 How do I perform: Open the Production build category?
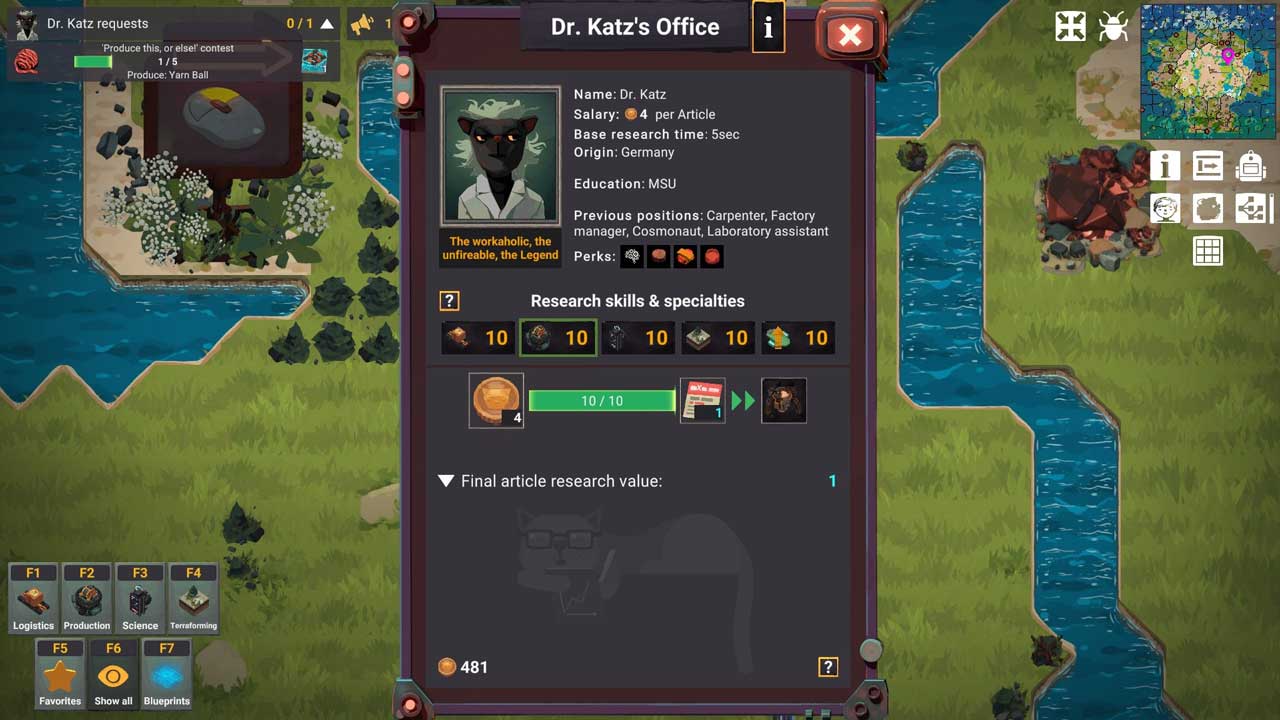87,598
